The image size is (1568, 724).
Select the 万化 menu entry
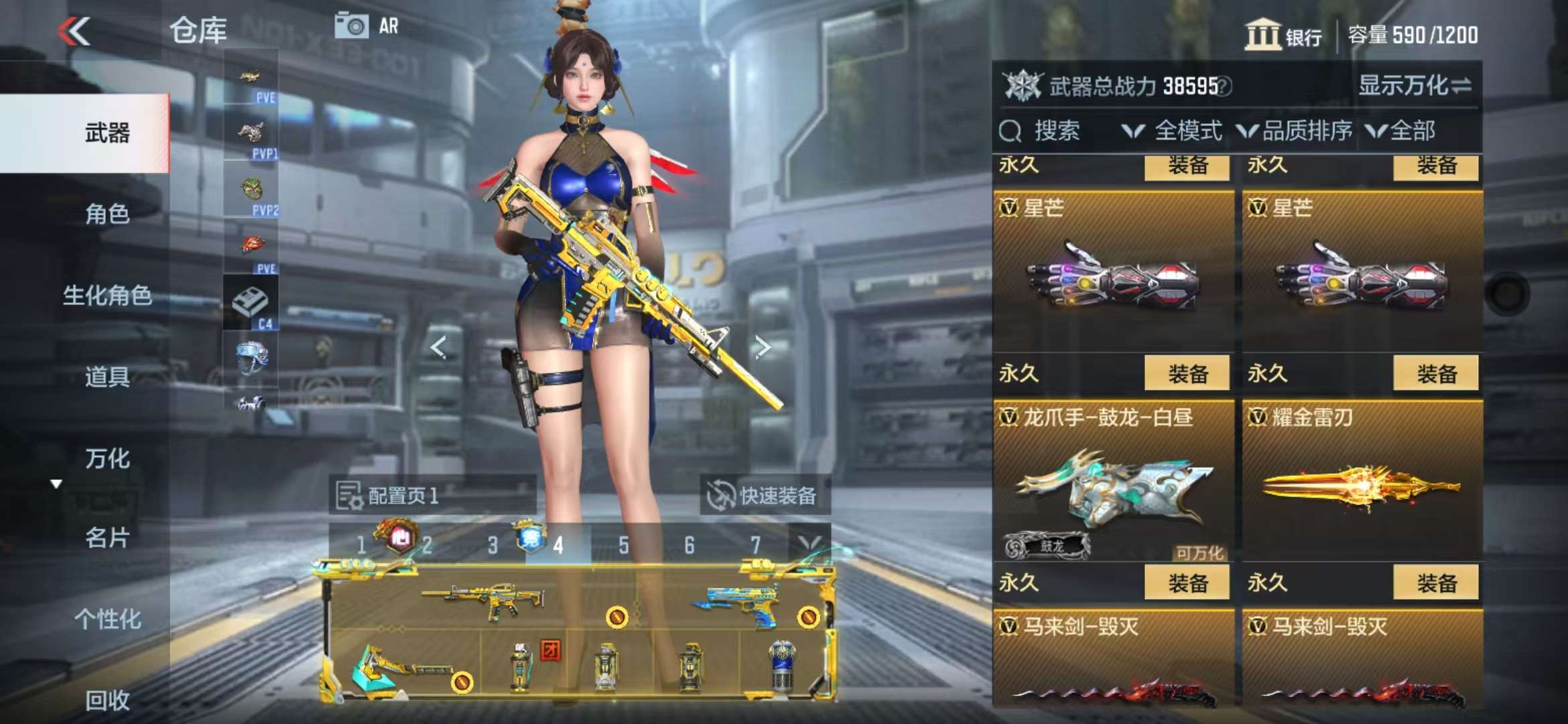pos(107,459)
